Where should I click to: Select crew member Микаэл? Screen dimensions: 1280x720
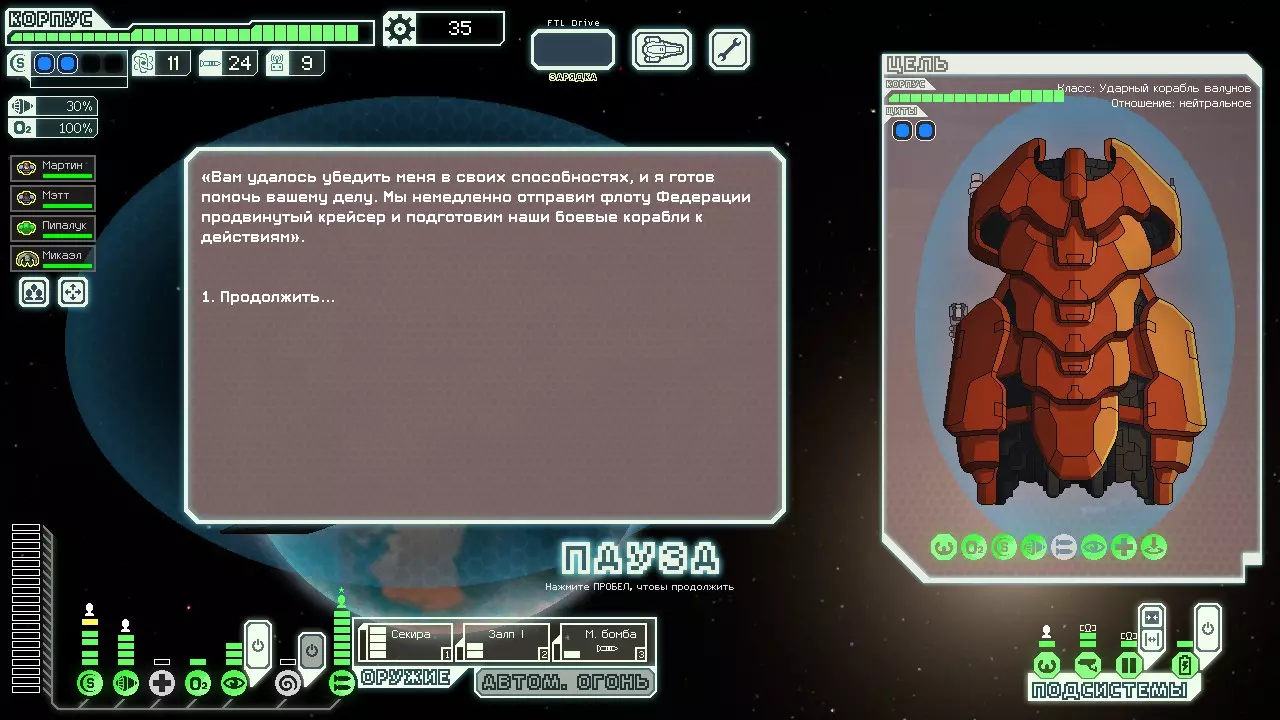click(54, 258)
